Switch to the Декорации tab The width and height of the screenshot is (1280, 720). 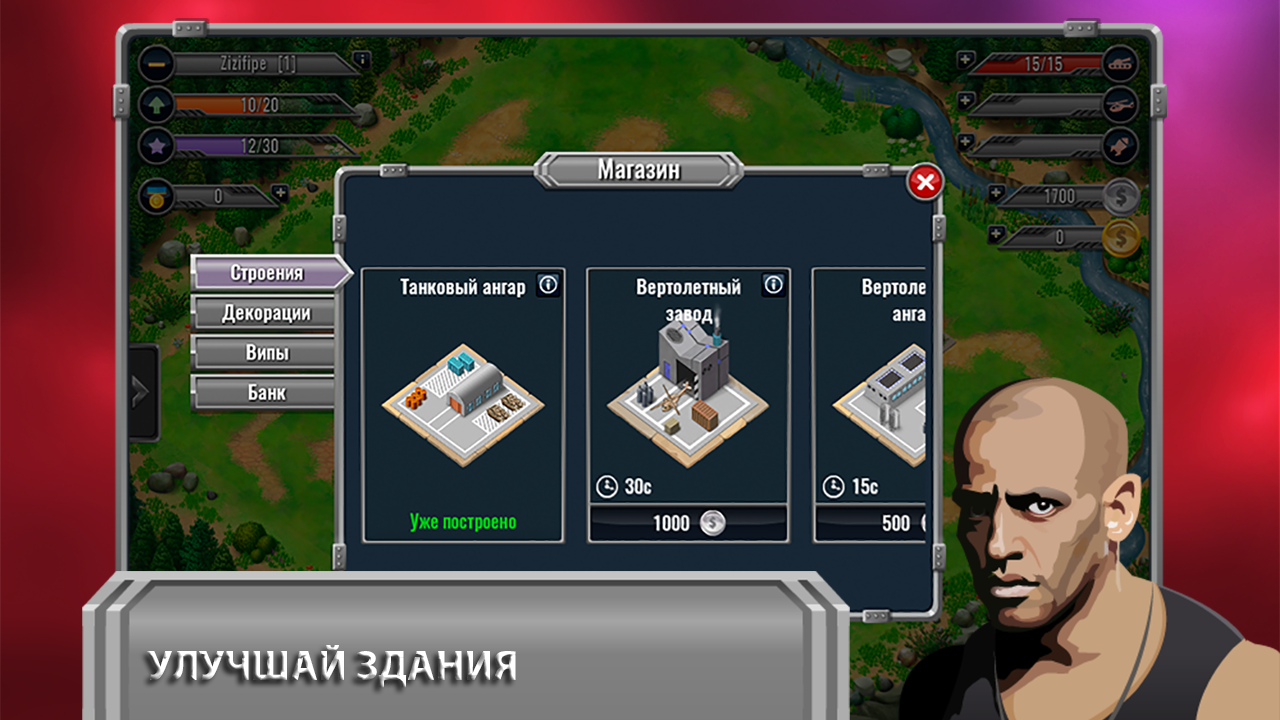[x=265, y=313]
